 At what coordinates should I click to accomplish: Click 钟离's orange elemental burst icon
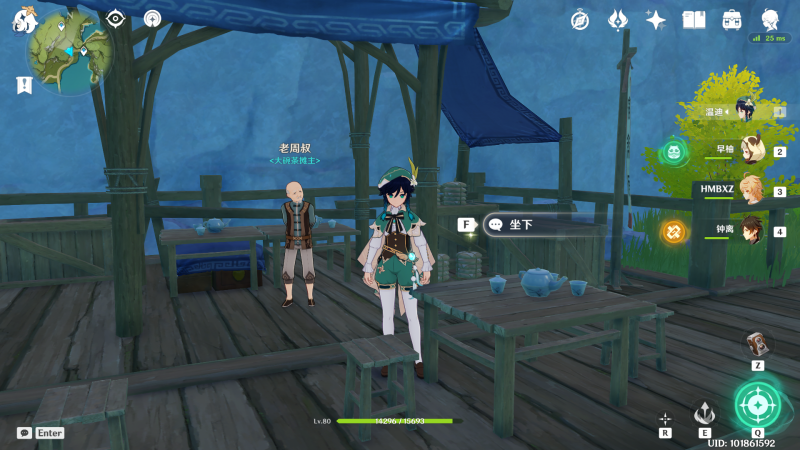coord(674,232)
